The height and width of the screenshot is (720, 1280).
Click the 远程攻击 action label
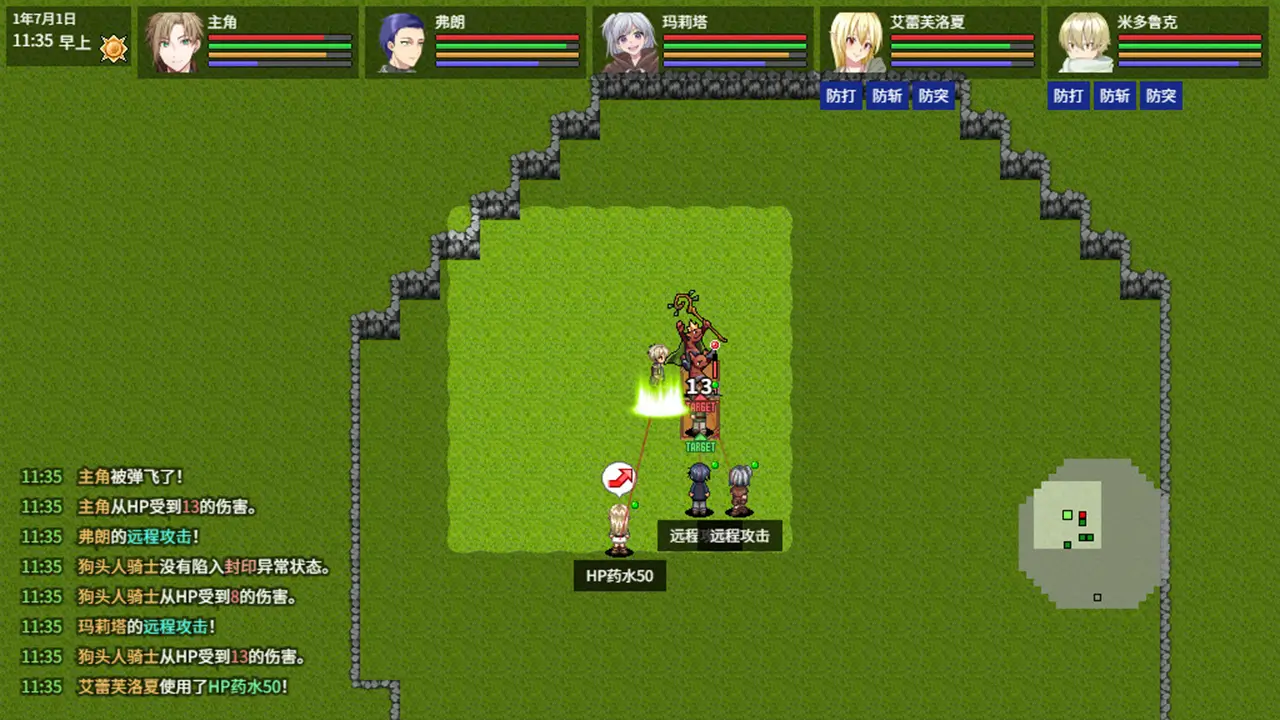click(738, 536)
